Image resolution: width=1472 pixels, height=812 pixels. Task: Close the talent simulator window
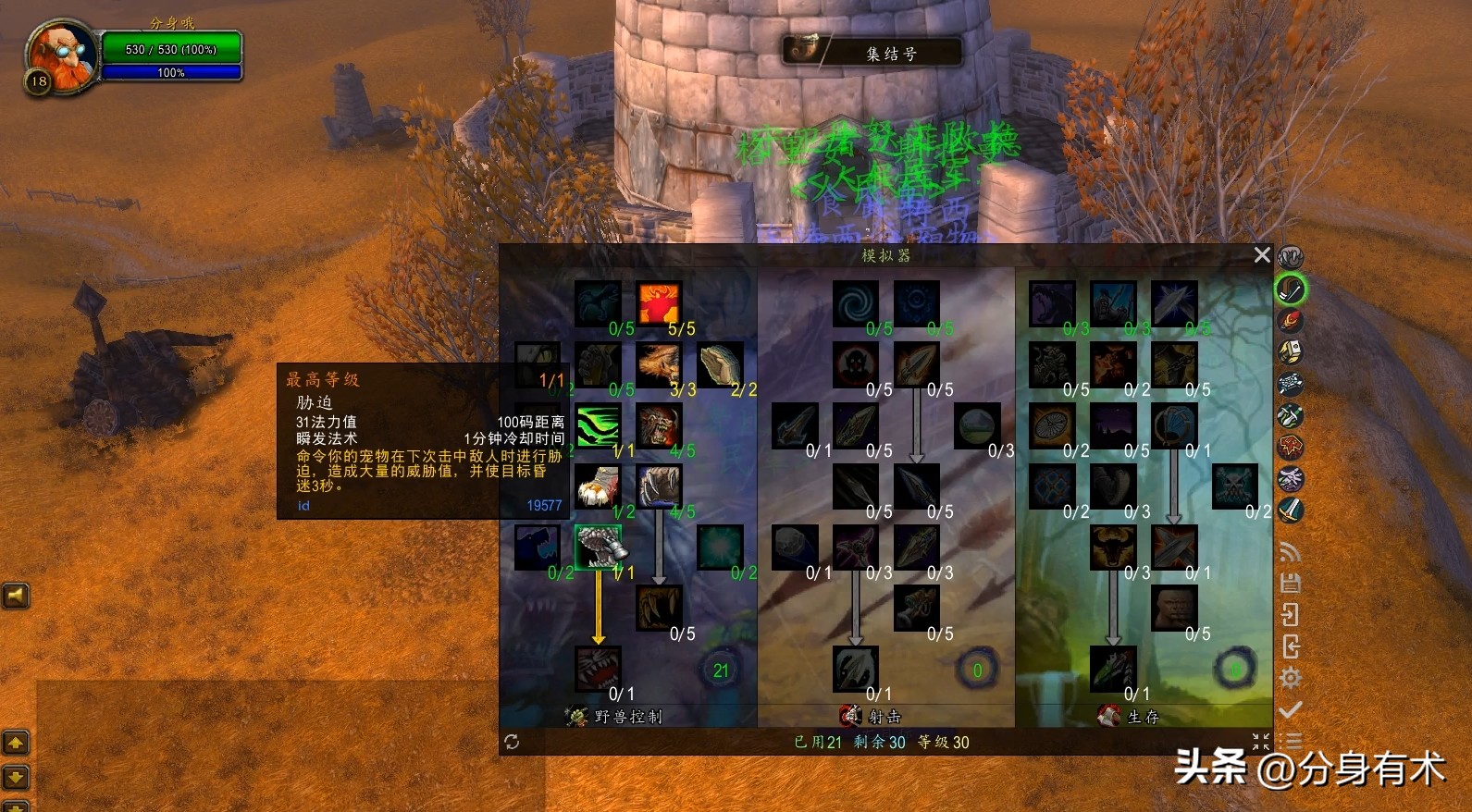tap(1261, 254)
